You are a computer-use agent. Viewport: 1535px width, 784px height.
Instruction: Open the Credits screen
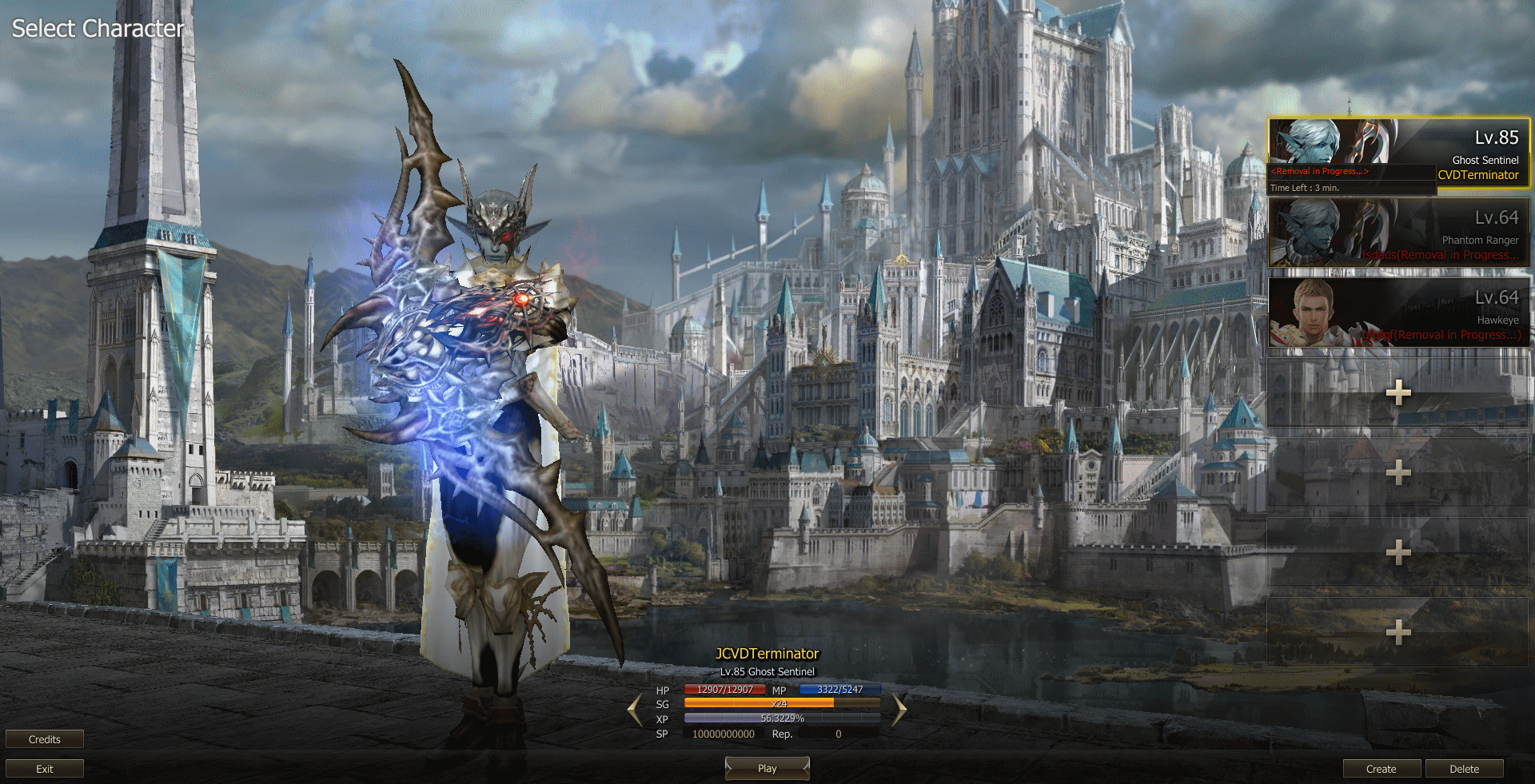[x=45, y=739]
